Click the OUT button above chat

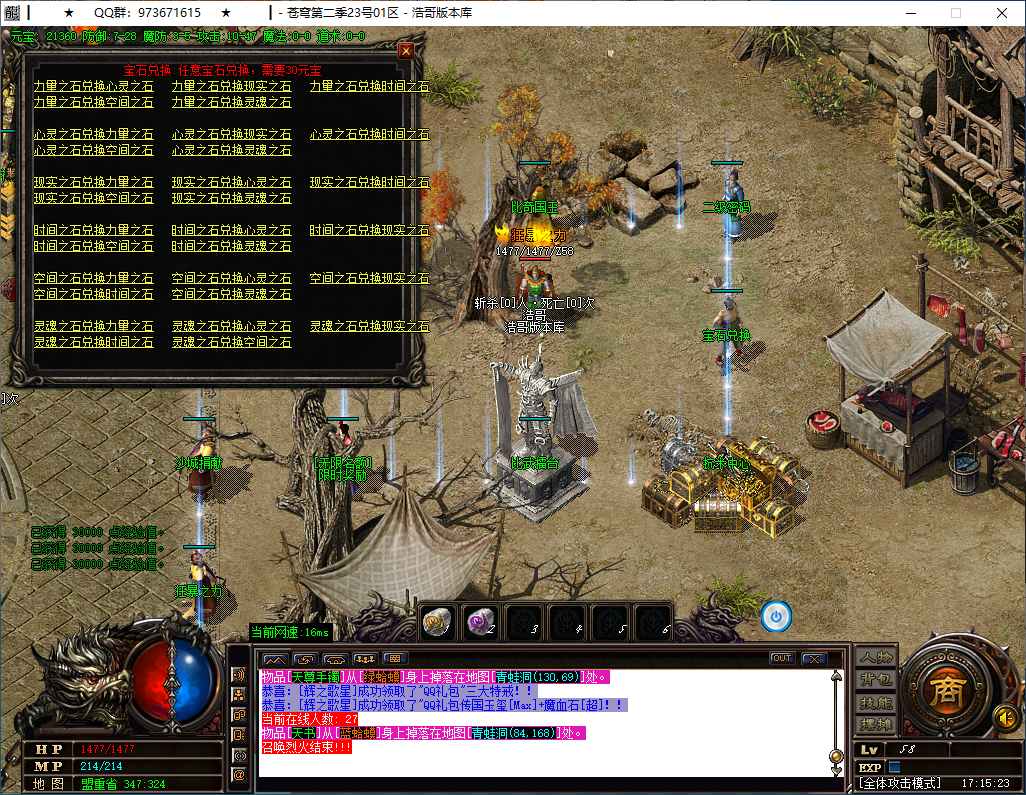(781, 658)
